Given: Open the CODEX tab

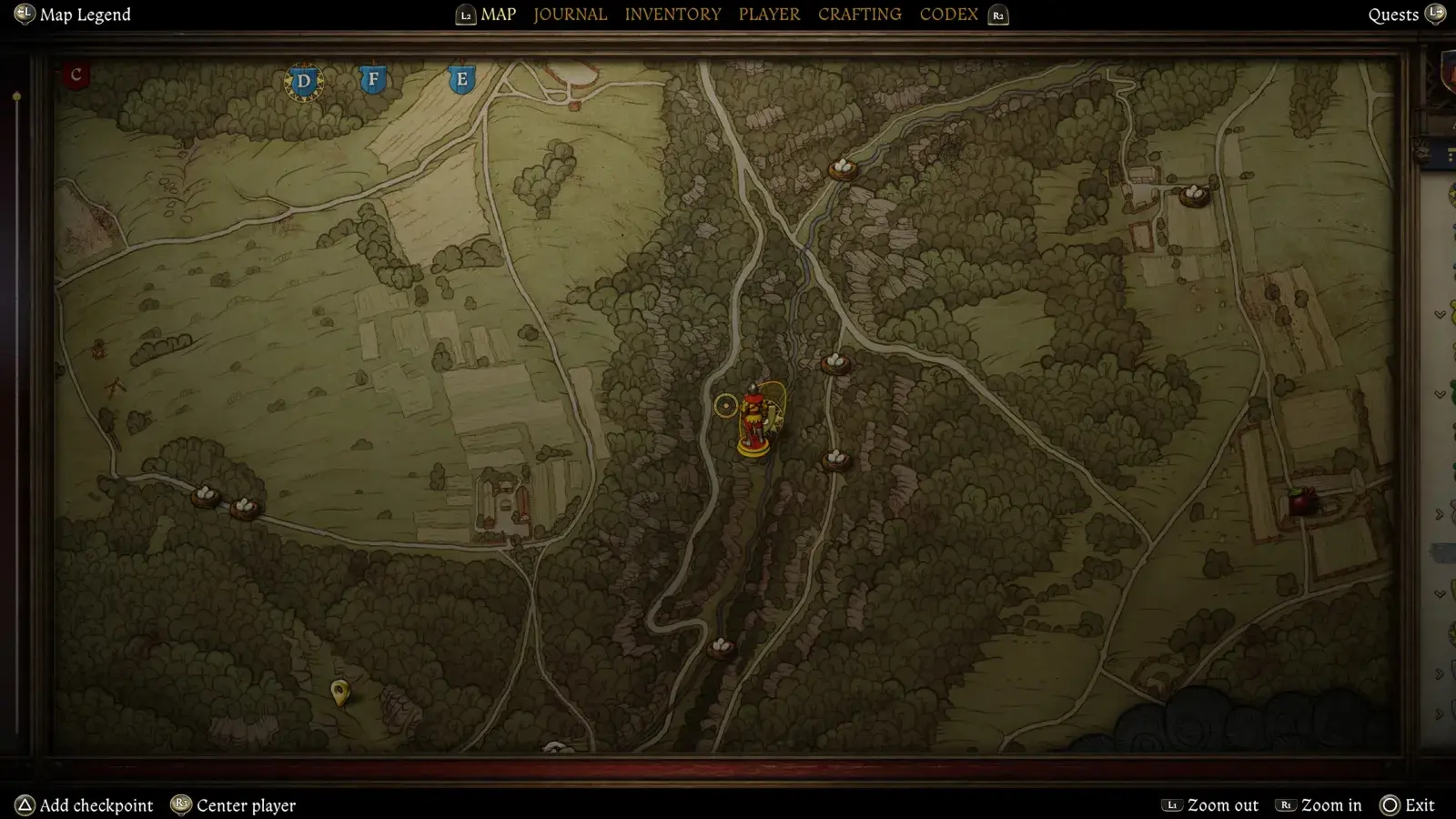Looking at the screenshot, I should click(x=948, y=14).
